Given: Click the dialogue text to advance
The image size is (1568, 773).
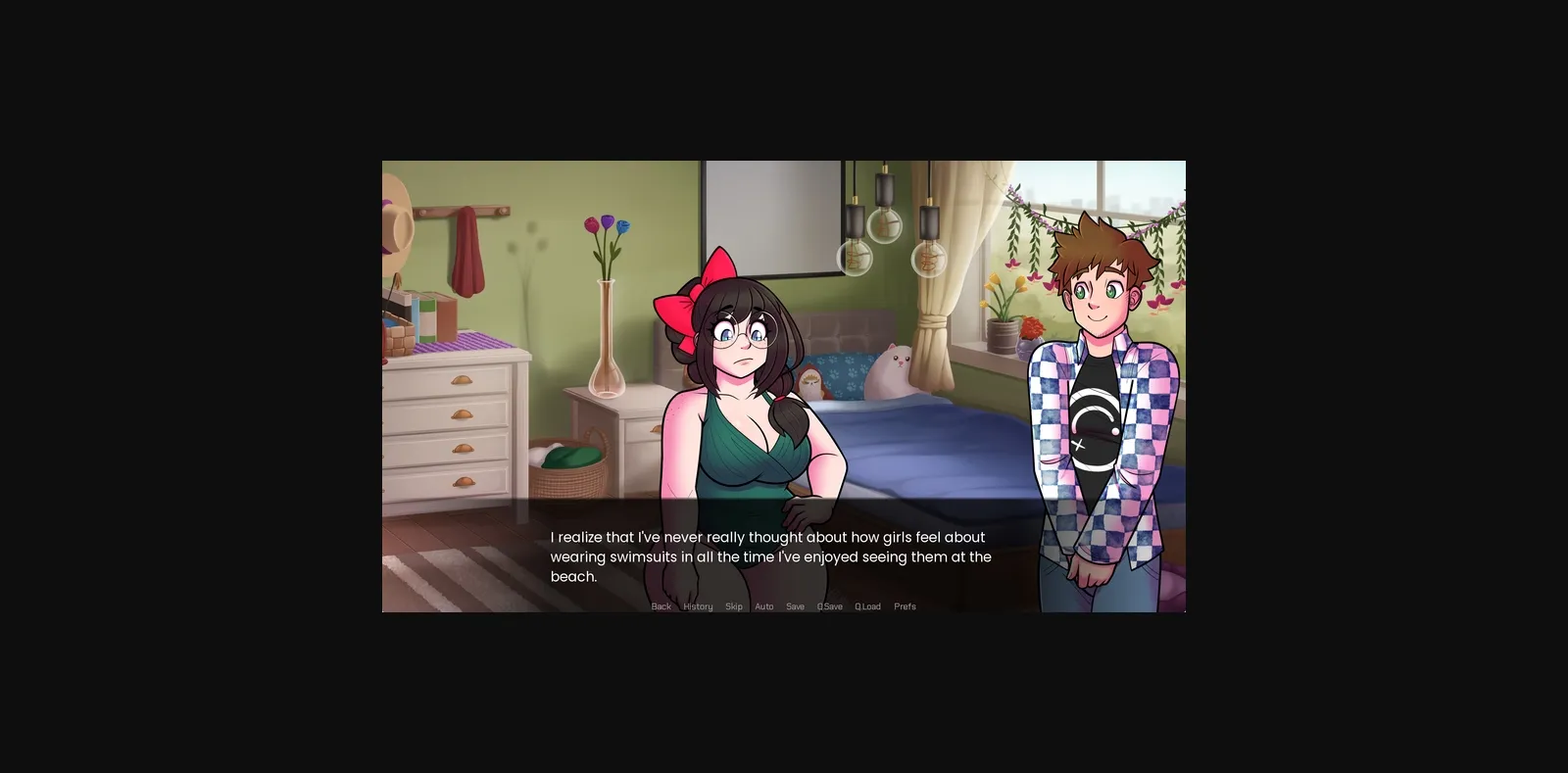Looking at the screenshot, I should [x=771, y=556].
